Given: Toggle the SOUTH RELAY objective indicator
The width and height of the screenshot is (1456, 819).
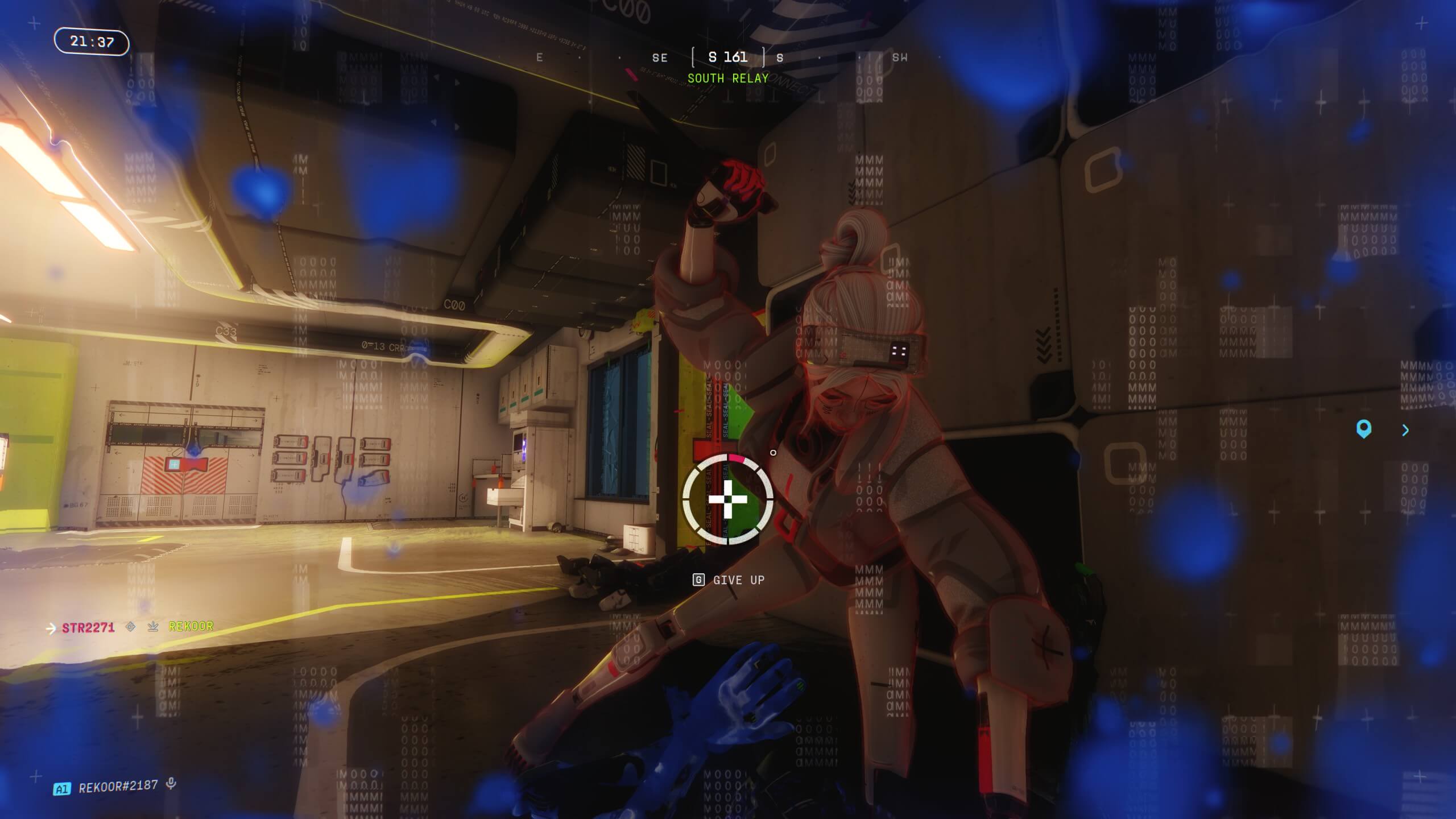Looking at the screenshot, I should click(x=727, y=78).
